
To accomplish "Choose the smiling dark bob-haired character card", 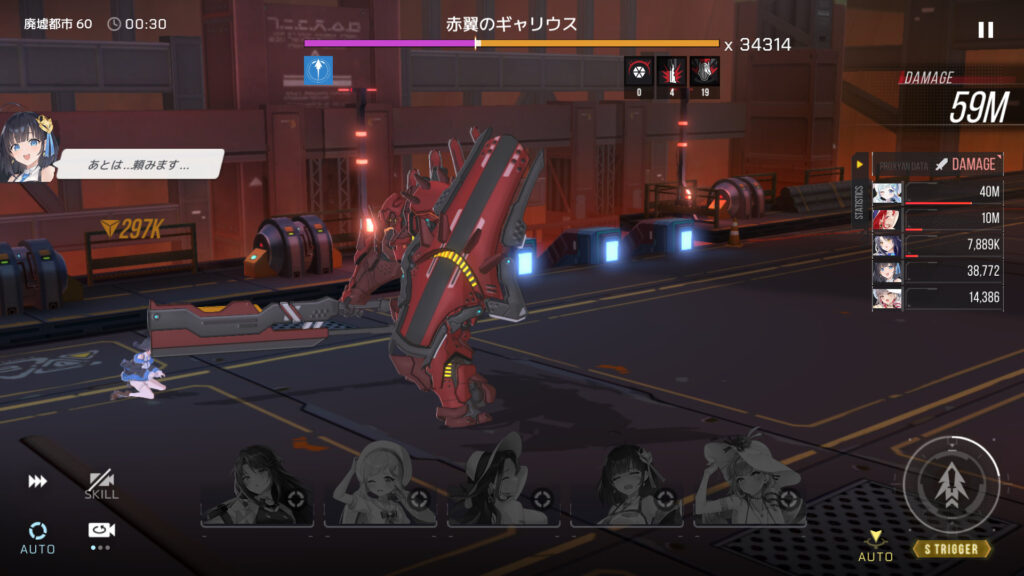I will point(627,487).
